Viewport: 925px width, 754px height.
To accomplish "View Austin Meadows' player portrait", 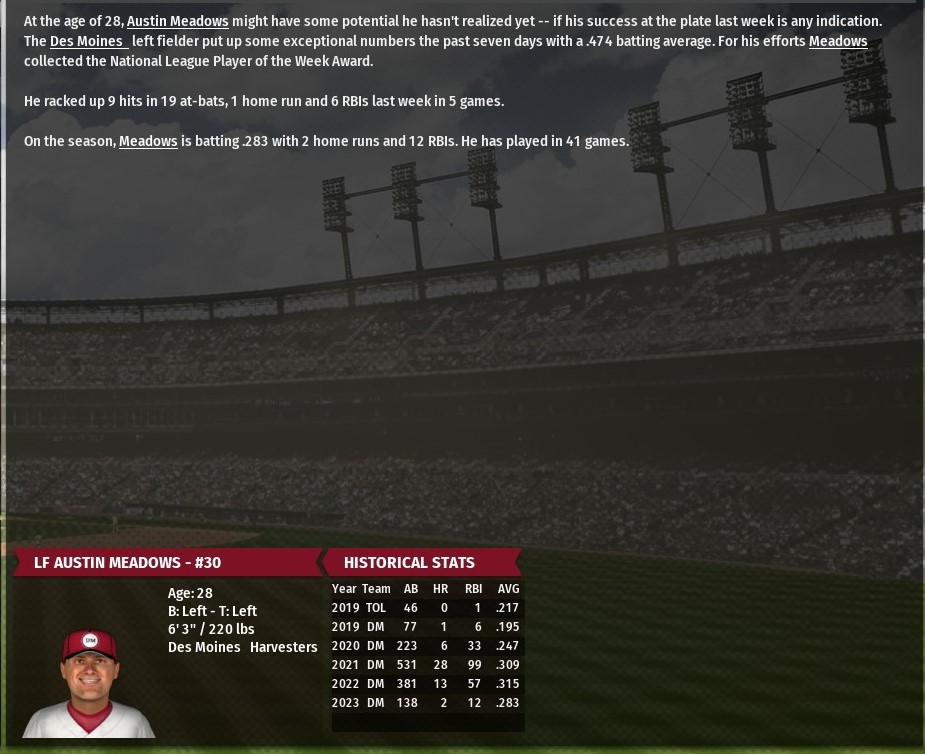I will (x=89, y=683).
